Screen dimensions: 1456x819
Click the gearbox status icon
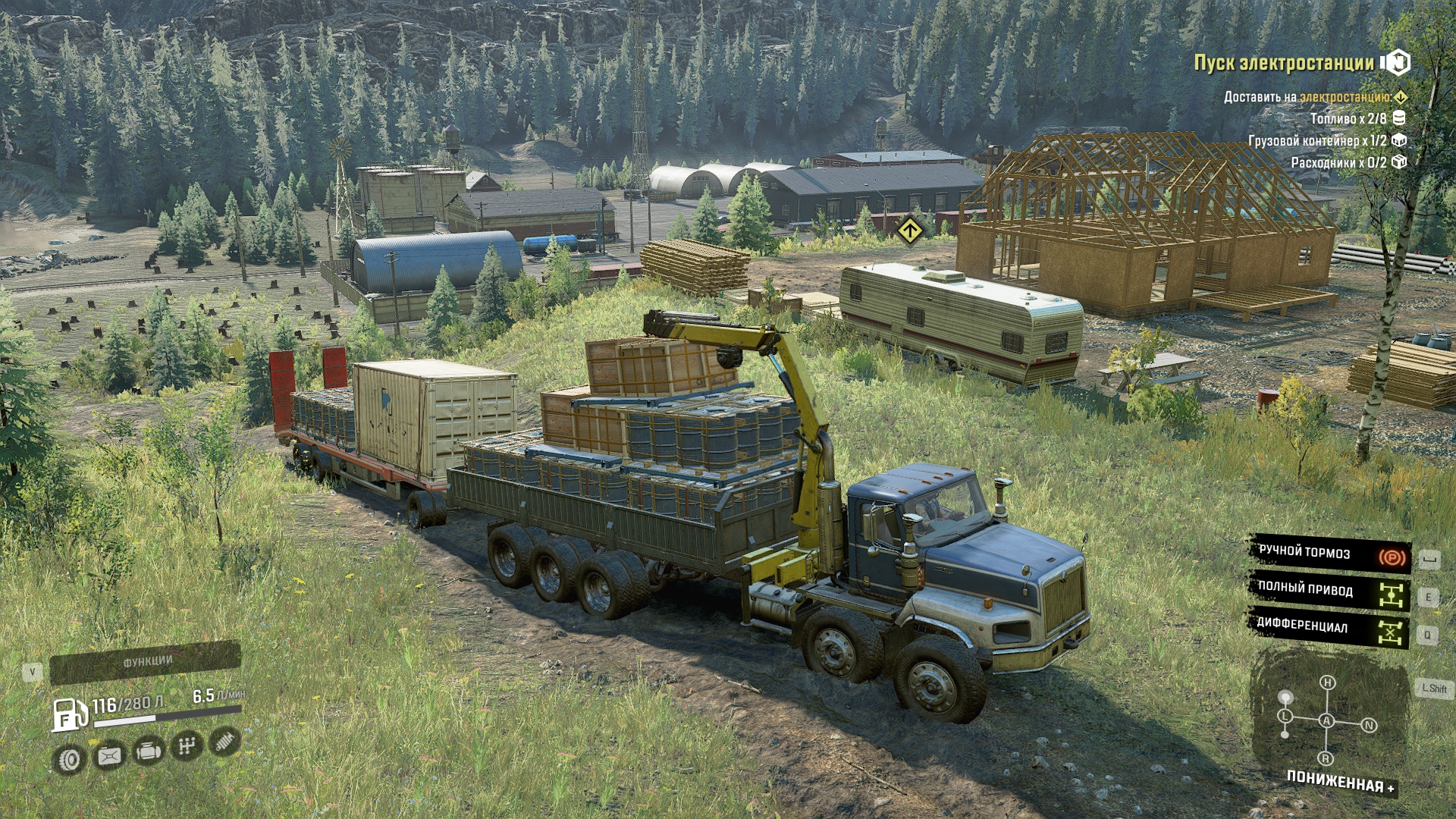(187, 747)
